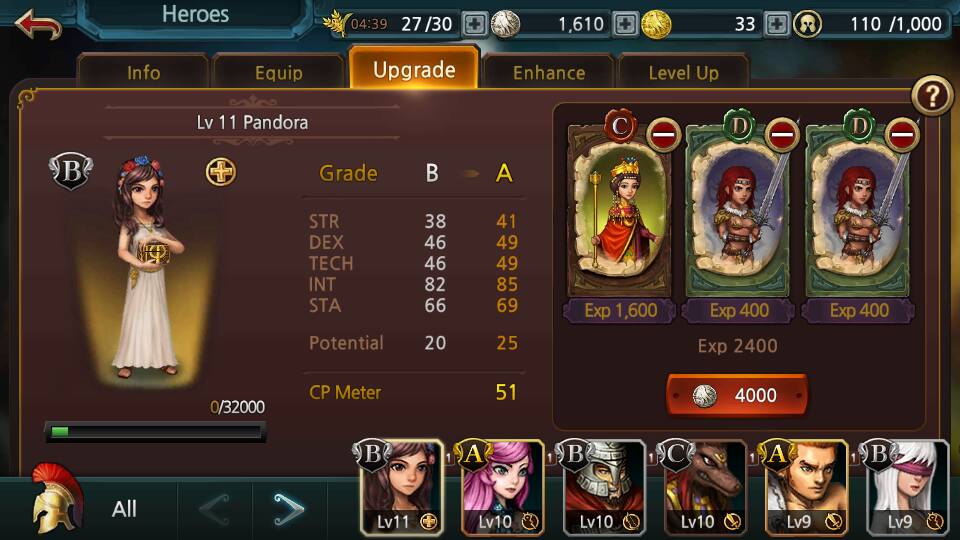Image resolution: width=960 pixels, height=540 pixels.
Task: Go back with the red arrow button
Action: (x=38, y=24)
